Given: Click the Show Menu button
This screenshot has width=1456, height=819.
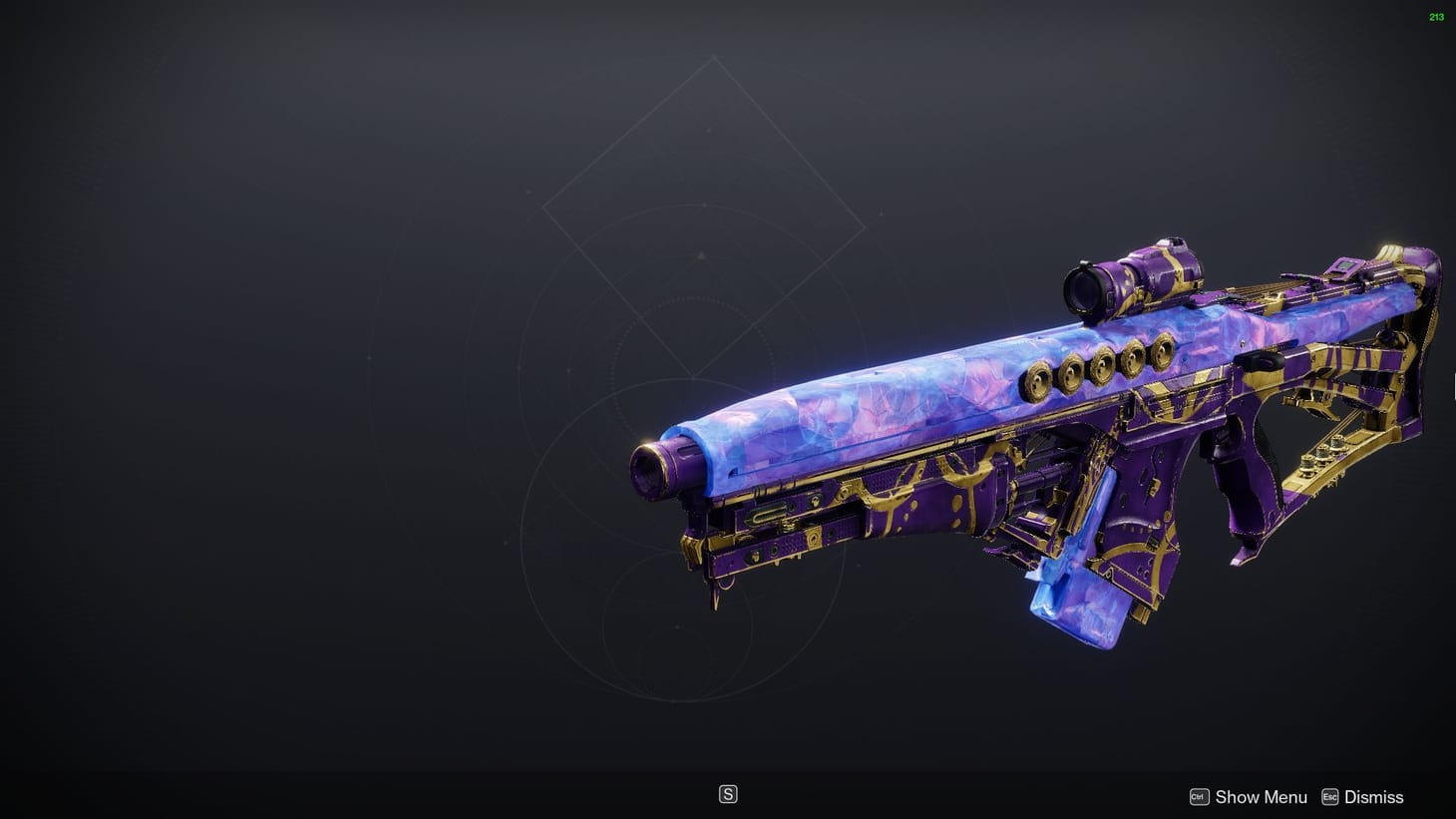Looking at the screenshot, I should [x=1260, y=797].
